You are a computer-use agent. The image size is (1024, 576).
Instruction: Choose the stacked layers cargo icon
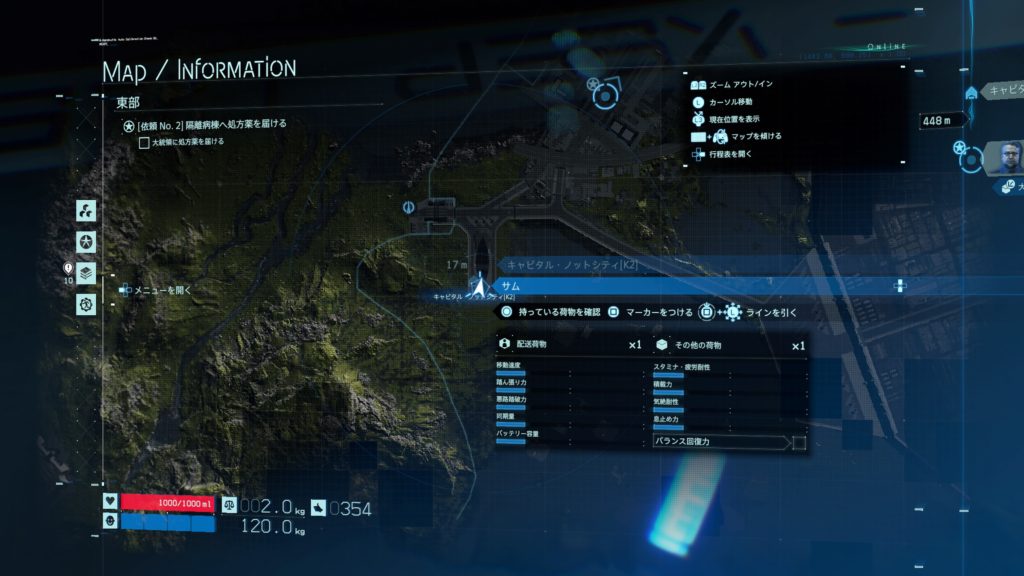[x=87, y=272]
